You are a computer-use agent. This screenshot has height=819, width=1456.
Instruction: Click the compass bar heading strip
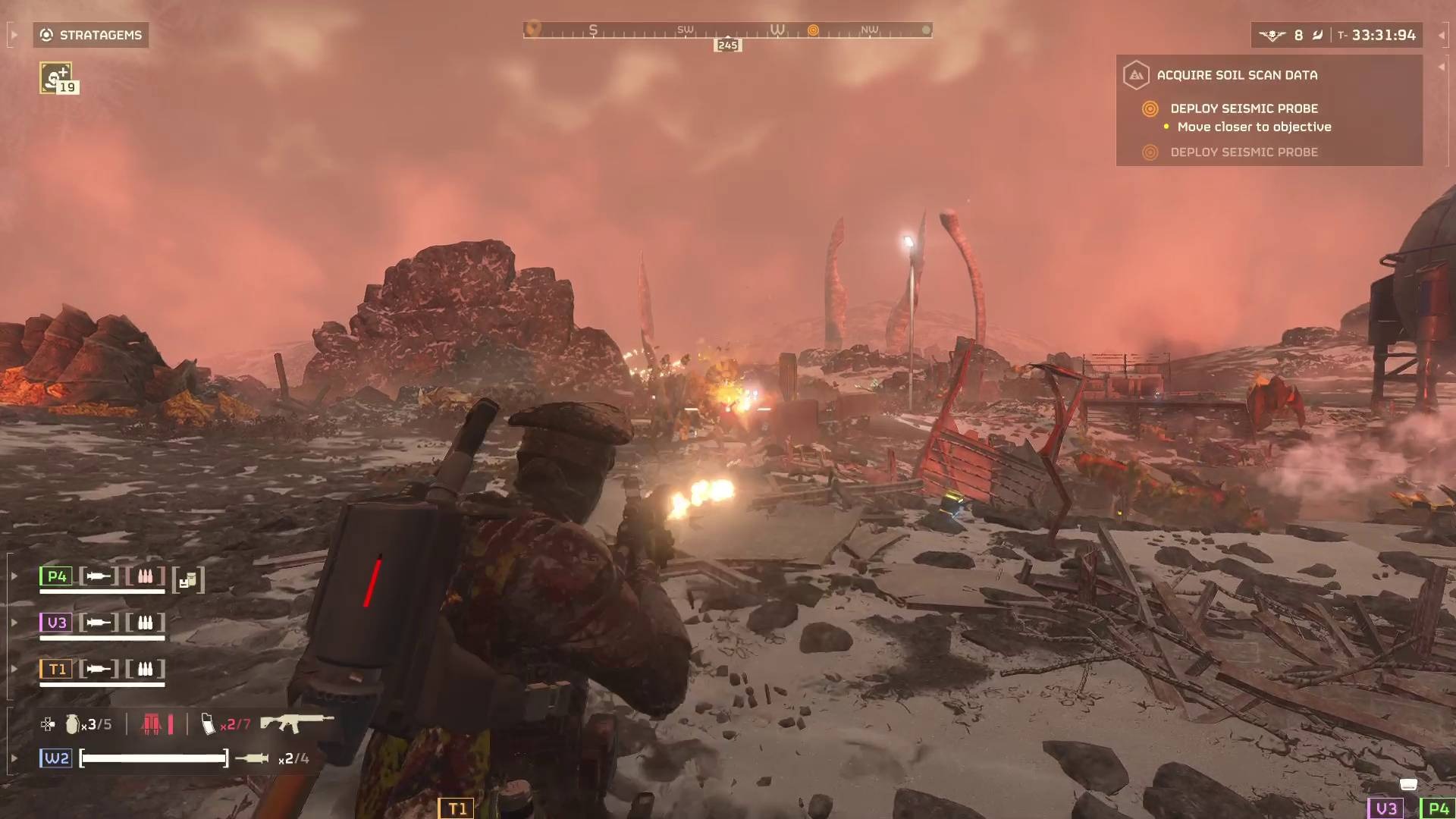(727, 30)
